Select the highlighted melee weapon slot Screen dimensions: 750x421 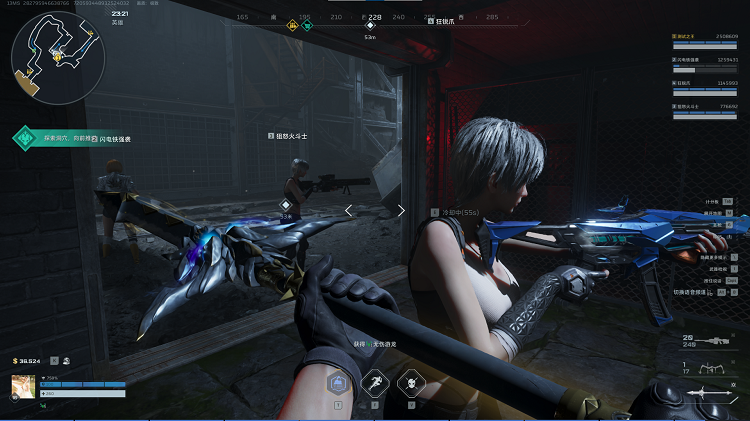coord(712,391)
